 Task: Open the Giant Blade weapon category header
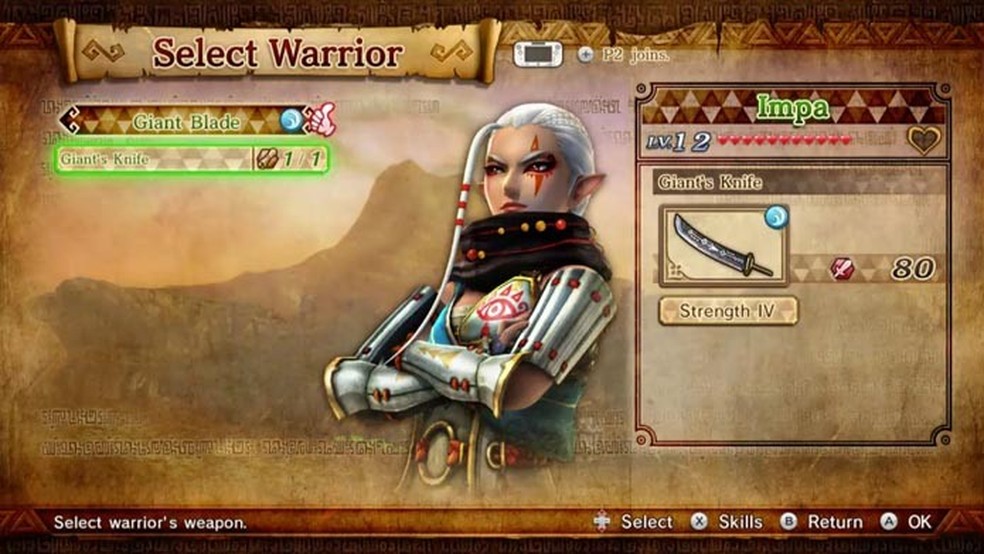[185, 122]
